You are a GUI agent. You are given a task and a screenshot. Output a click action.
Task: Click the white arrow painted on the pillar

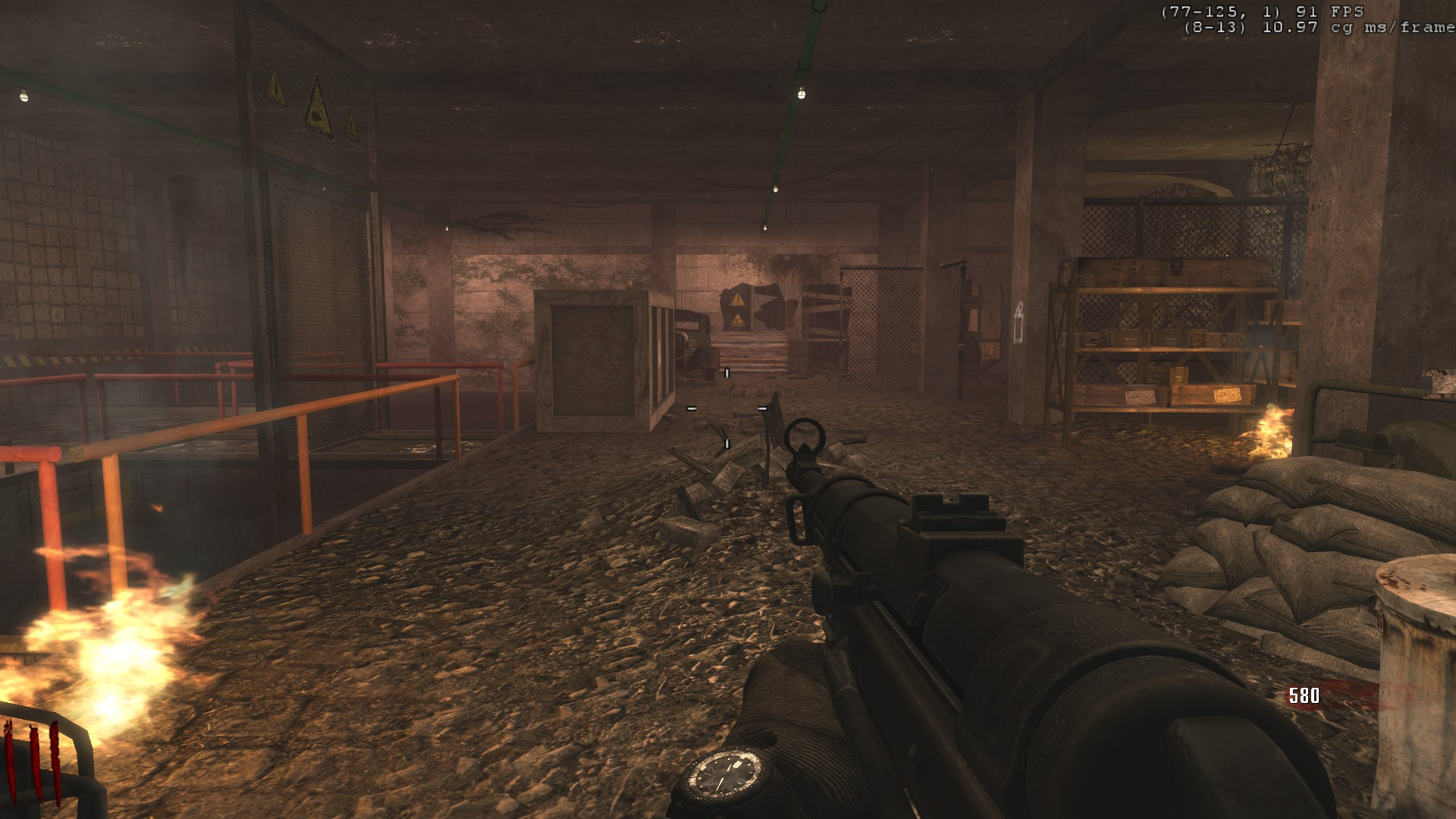[1017, 322]
